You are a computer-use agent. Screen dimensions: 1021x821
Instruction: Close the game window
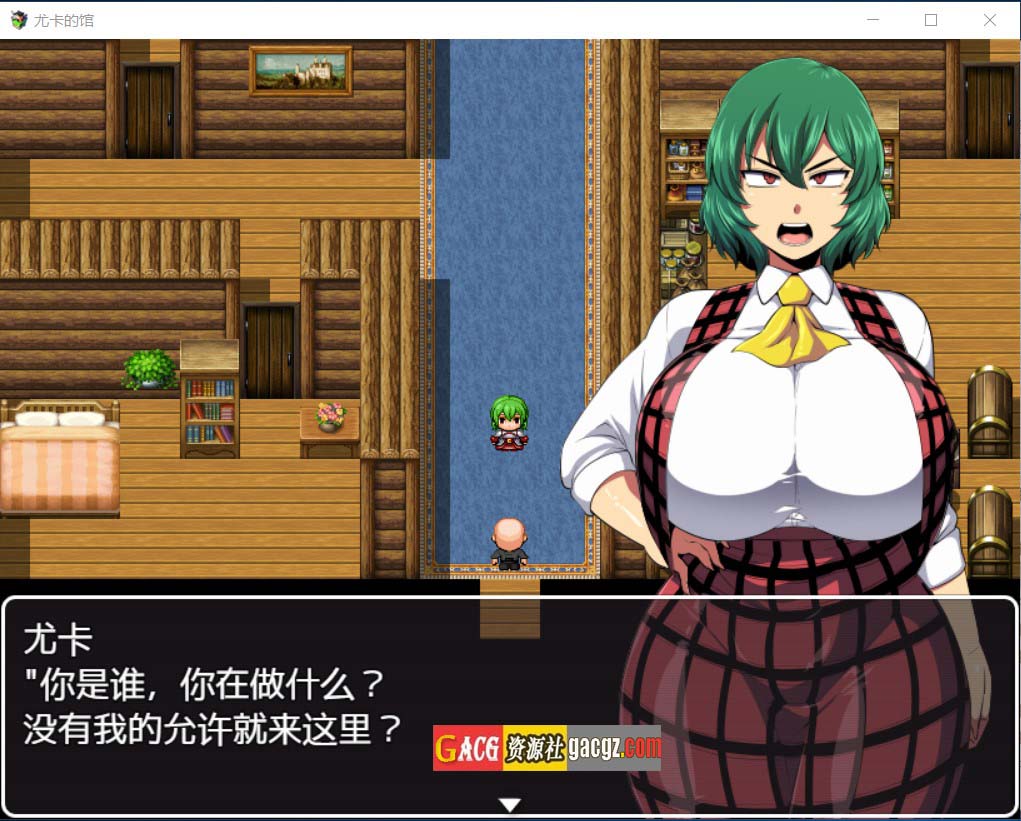pyautogui.click(x=989, y=20)
